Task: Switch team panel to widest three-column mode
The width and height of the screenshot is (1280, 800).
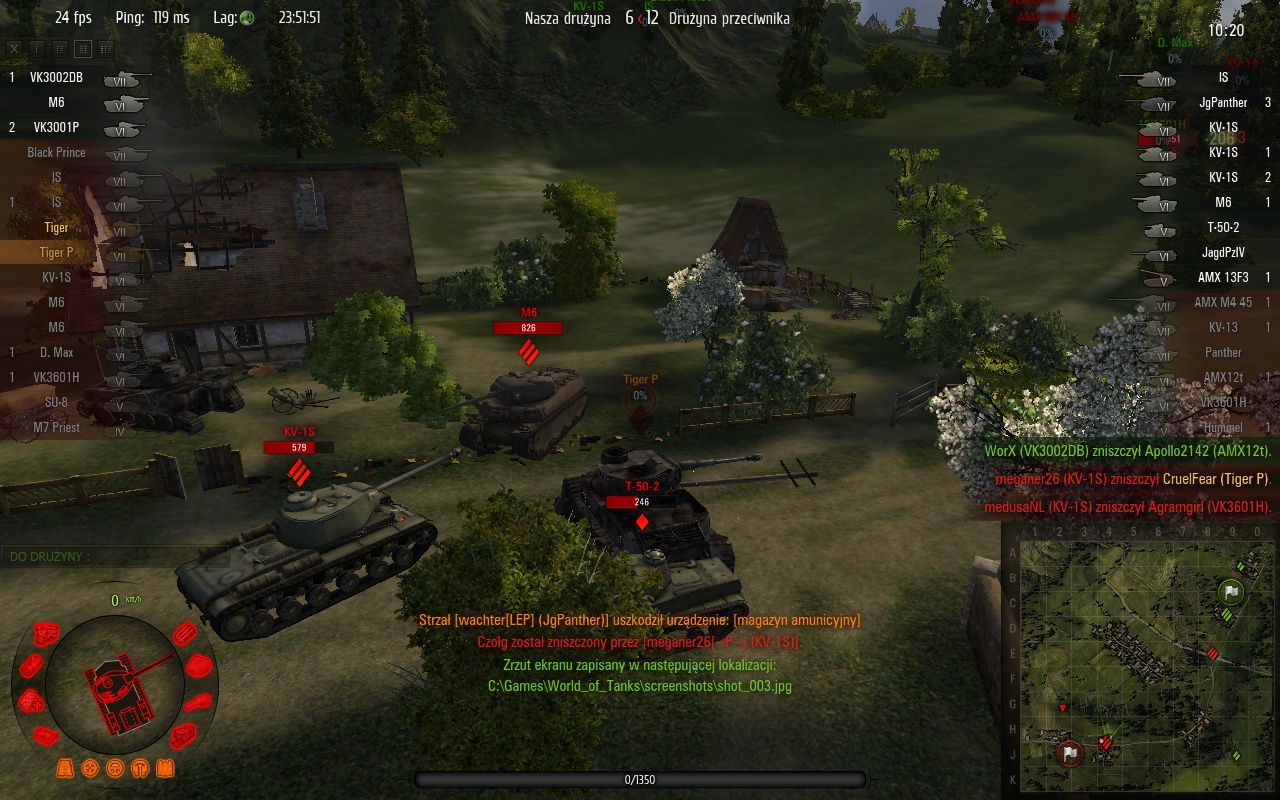Action: click(x=106, y=48)
